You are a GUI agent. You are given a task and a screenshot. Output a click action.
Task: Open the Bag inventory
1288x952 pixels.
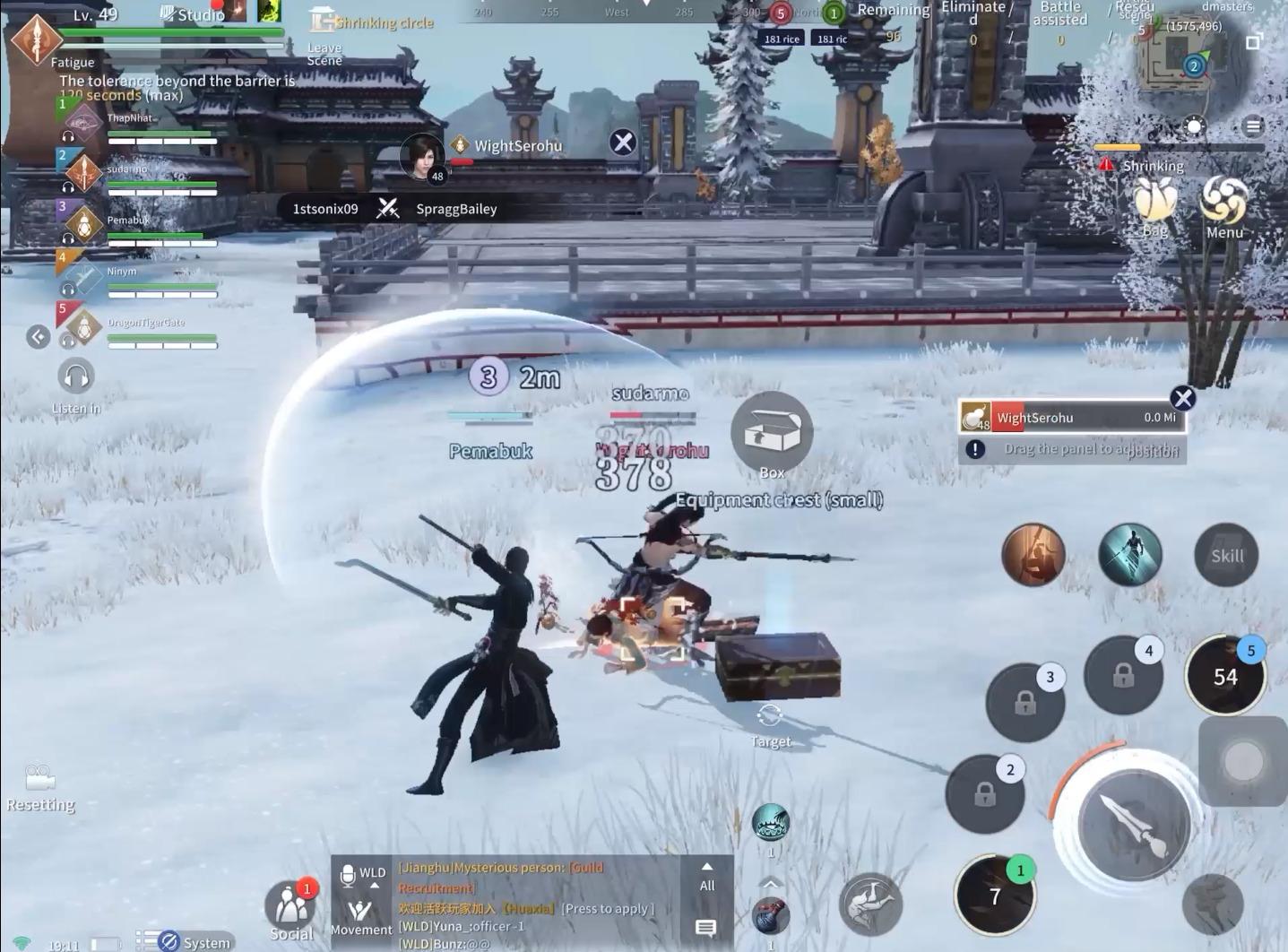[x=1155, y=203]
